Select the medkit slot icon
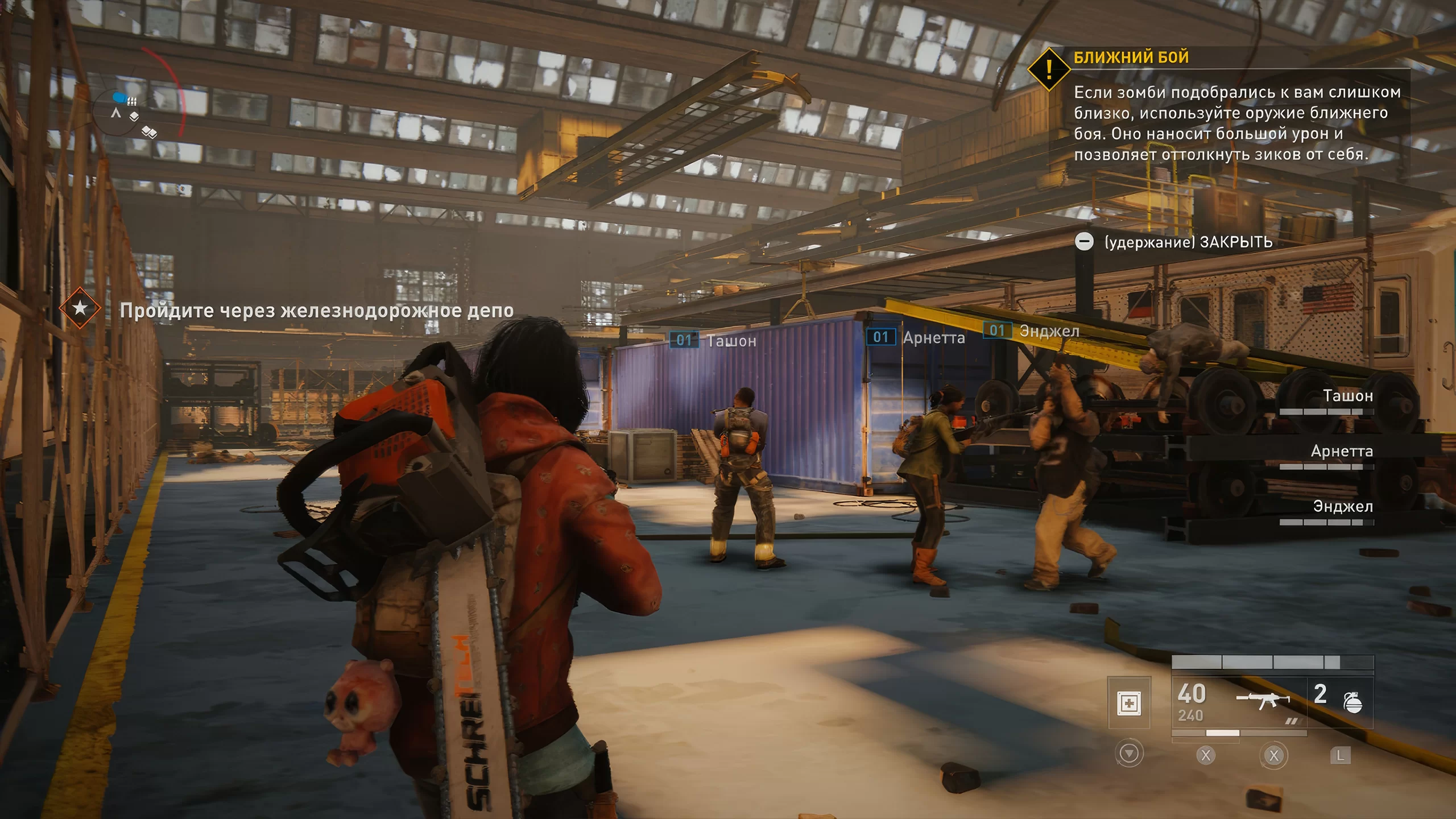Image resolution: width=1456 pixels, height=819 pixels. (1129, 703)
